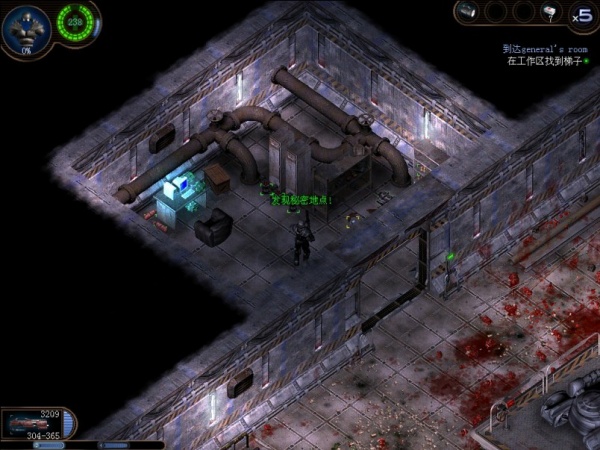Select the general's room objective text
600x450 pixels.
pyautogui.click(x=544, y=48)
